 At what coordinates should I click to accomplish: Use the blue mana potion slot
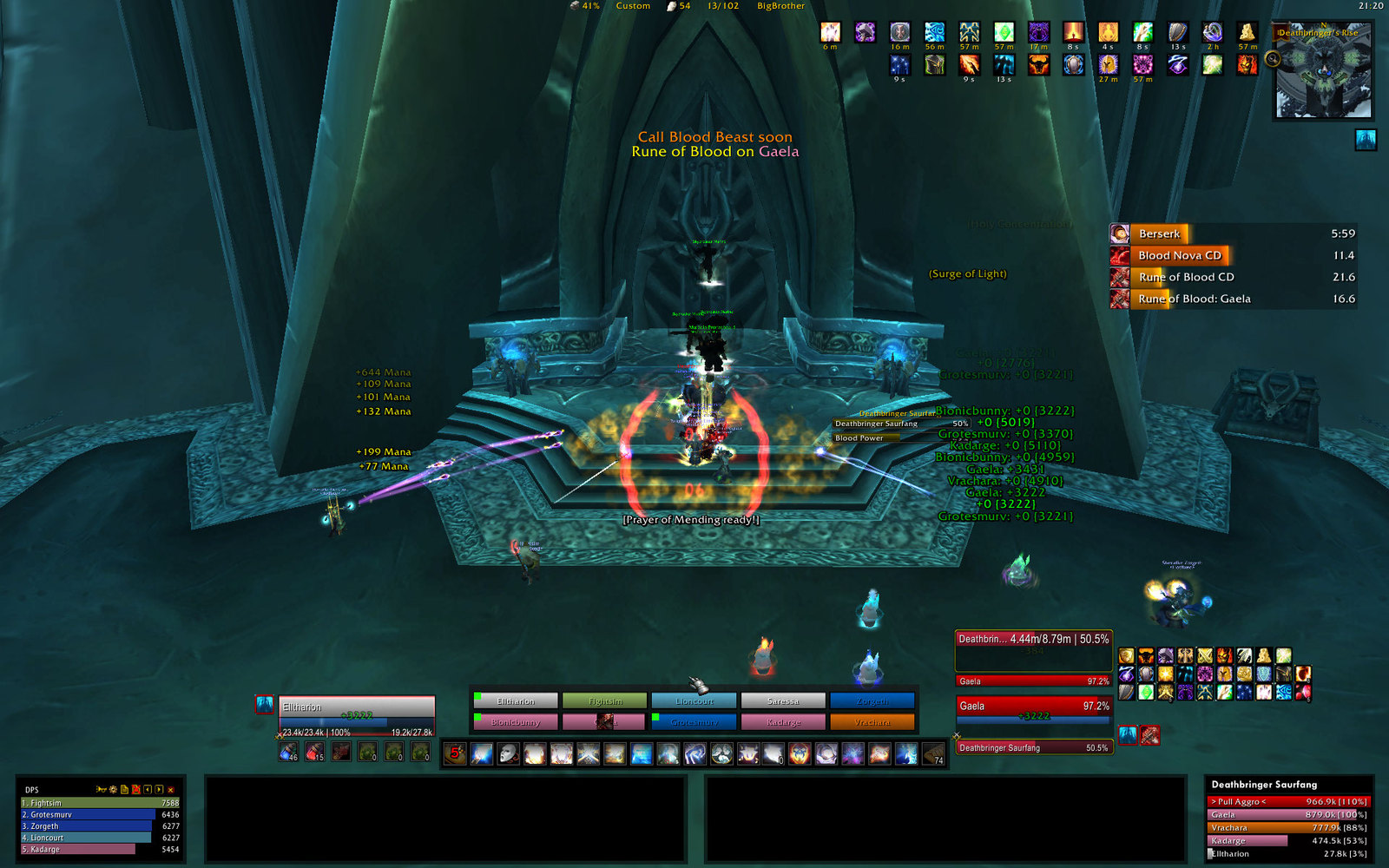coord(288,752)
